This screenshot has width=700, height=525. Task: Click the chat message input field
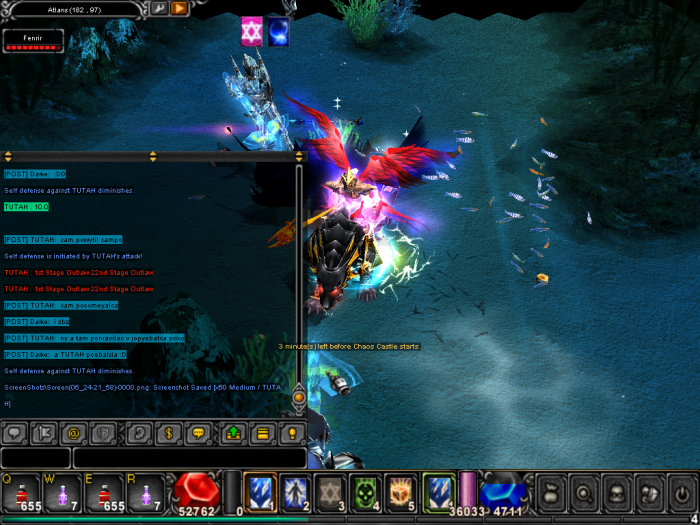click(x=188, y=458)
